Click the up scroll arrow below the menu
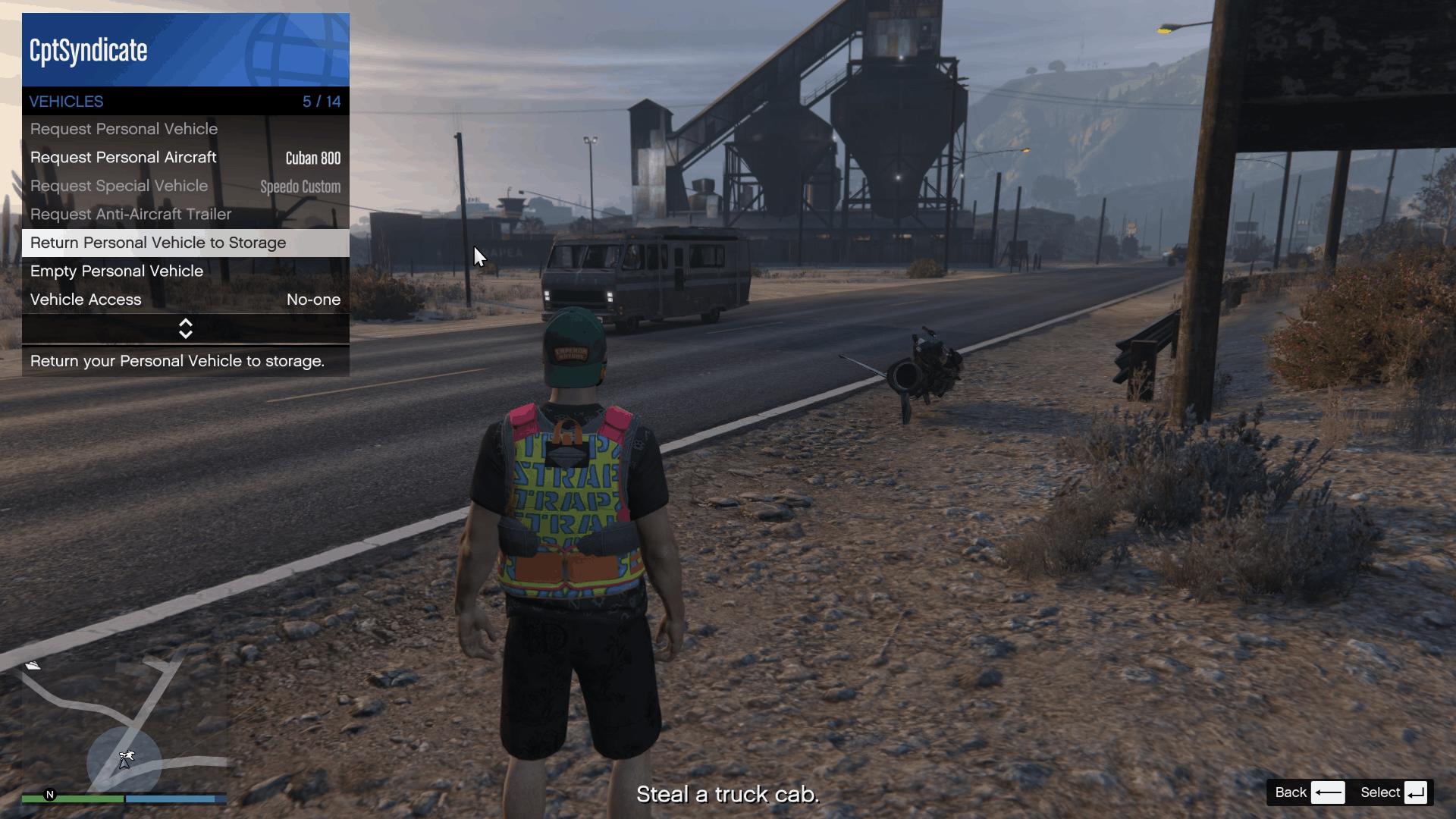Viewport: 1456px width, 819px height. pos(186,323)
